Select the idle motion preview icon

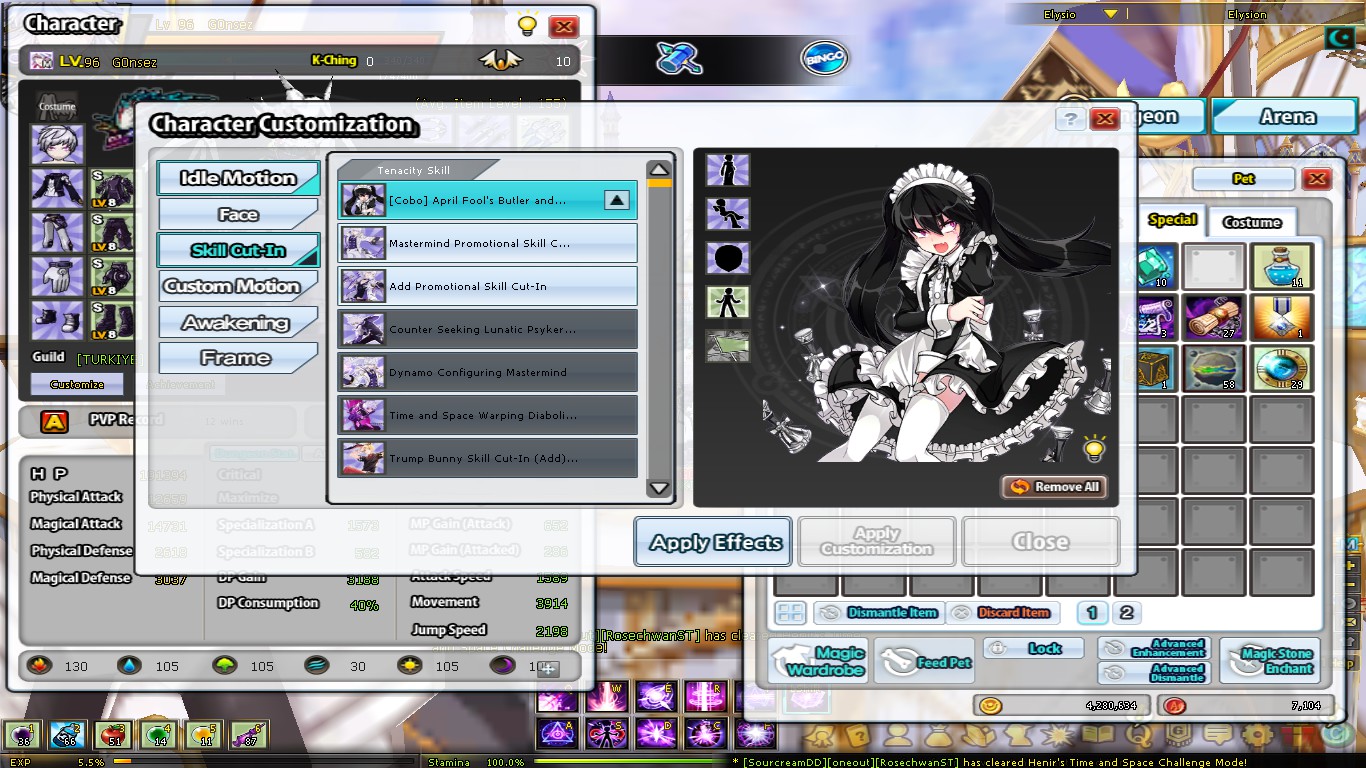(x=728, y=170)
